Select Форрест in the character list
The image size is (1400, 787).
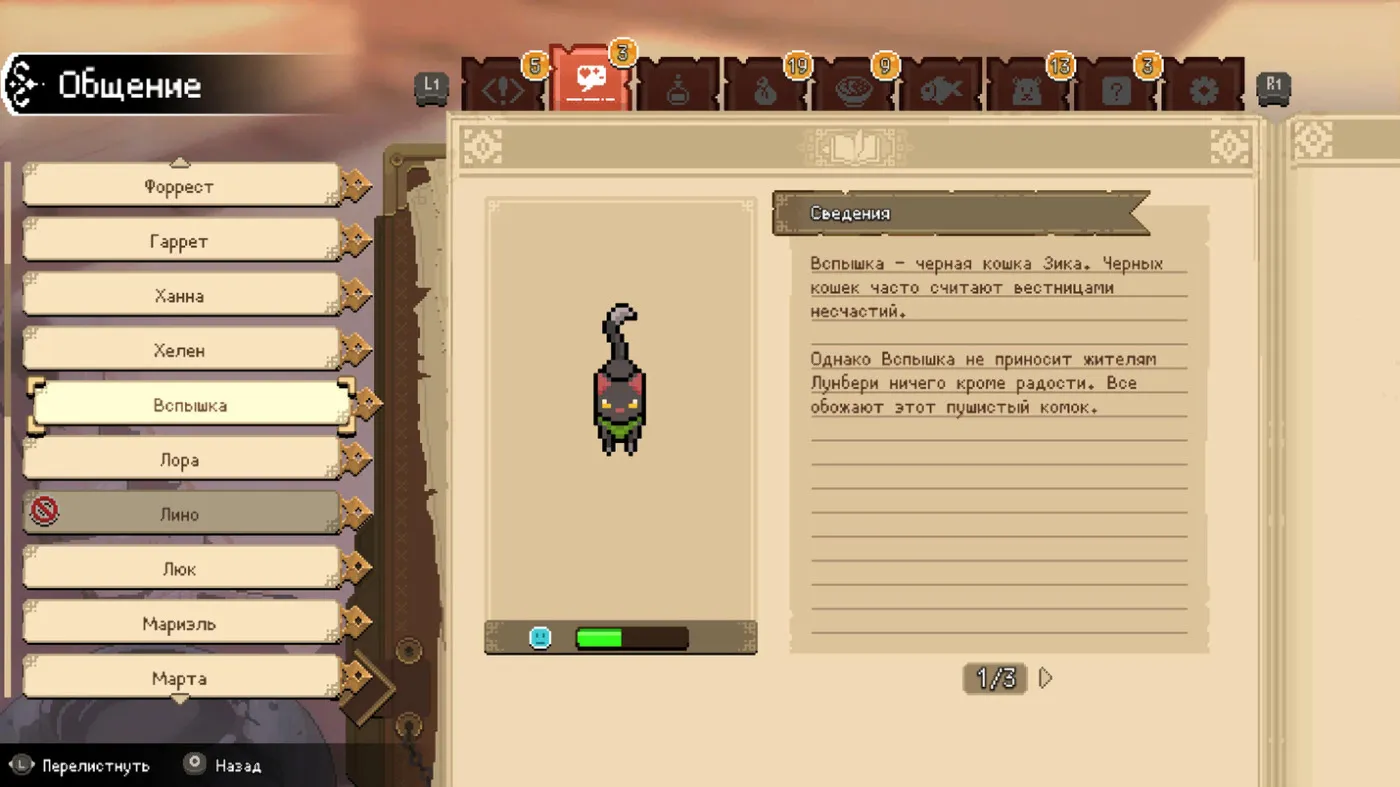(x=180, y=186)
